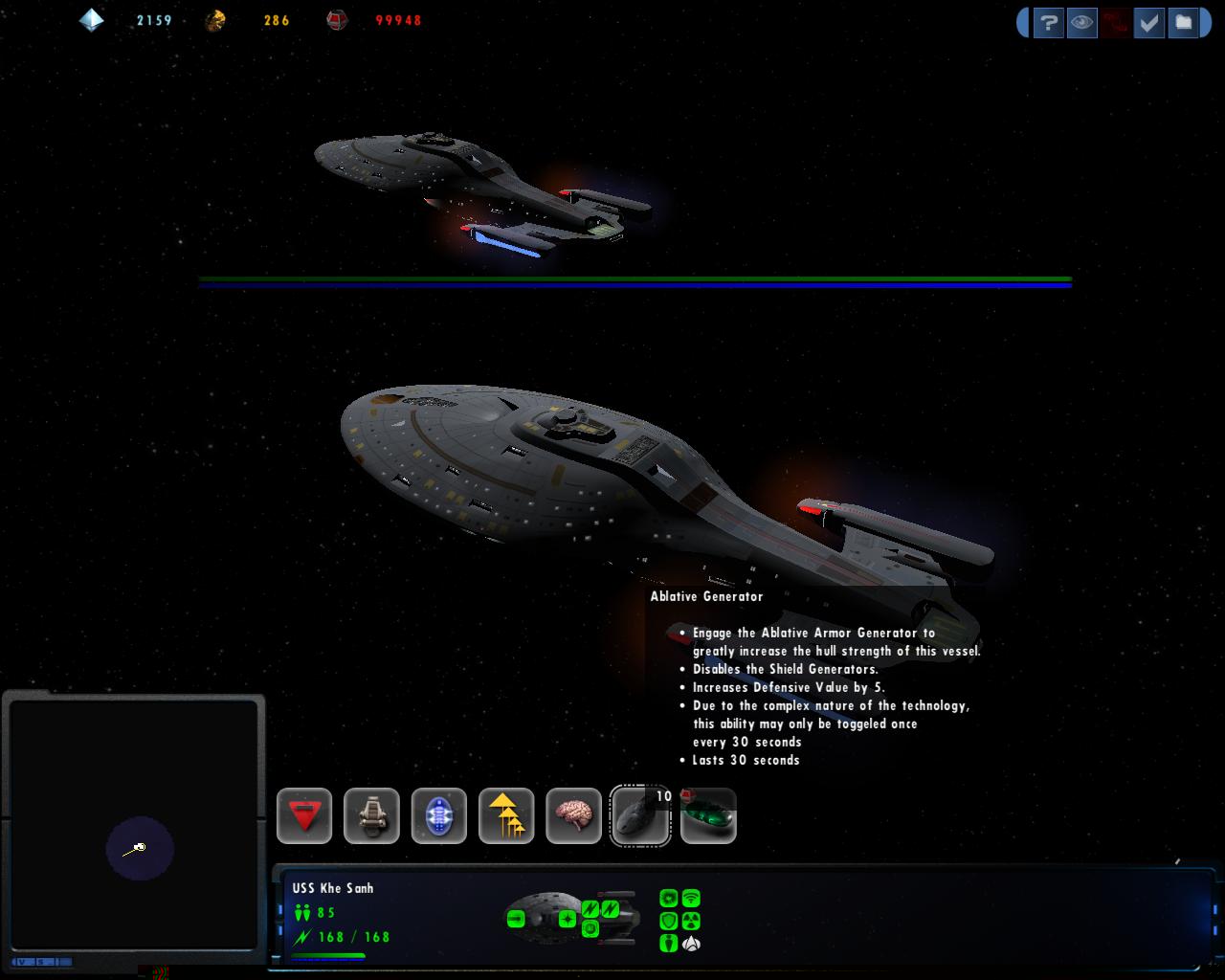Click on the minimap display
1225x980 pixels.
[x=134, y=825]
